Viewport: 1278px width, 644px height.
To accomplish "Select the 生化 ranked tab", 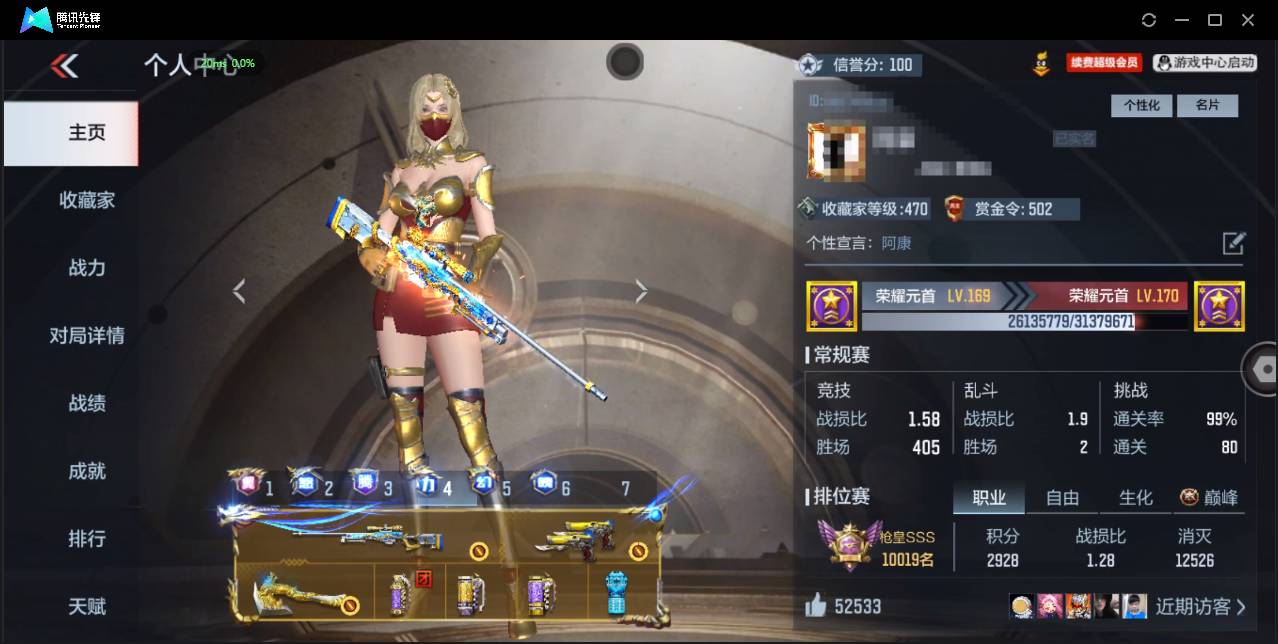I will 1135,498.
